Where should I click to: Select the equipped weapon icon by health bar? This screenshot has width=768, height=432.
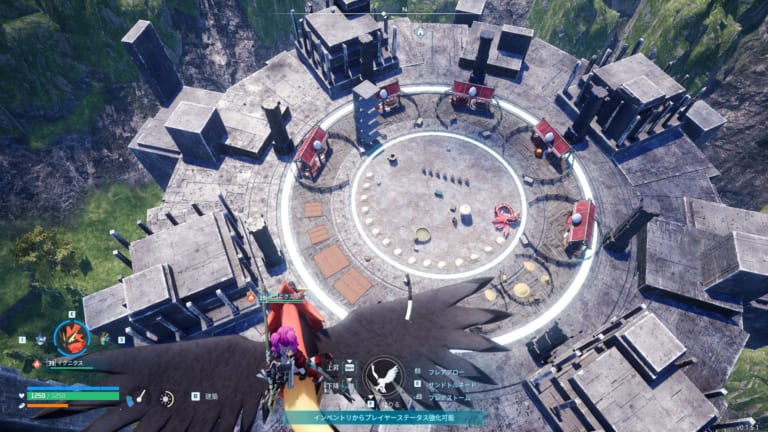tap(141, 397)
